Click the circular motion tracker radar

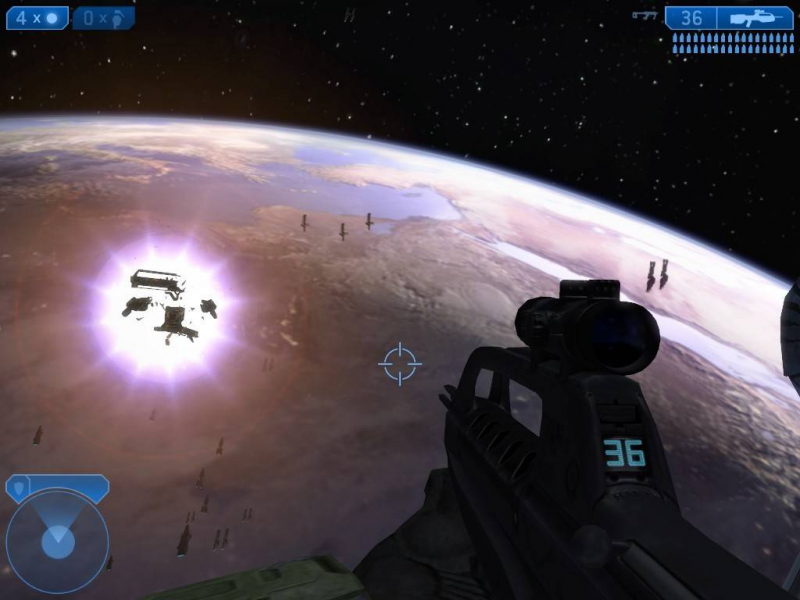click(x=57, y=542)
